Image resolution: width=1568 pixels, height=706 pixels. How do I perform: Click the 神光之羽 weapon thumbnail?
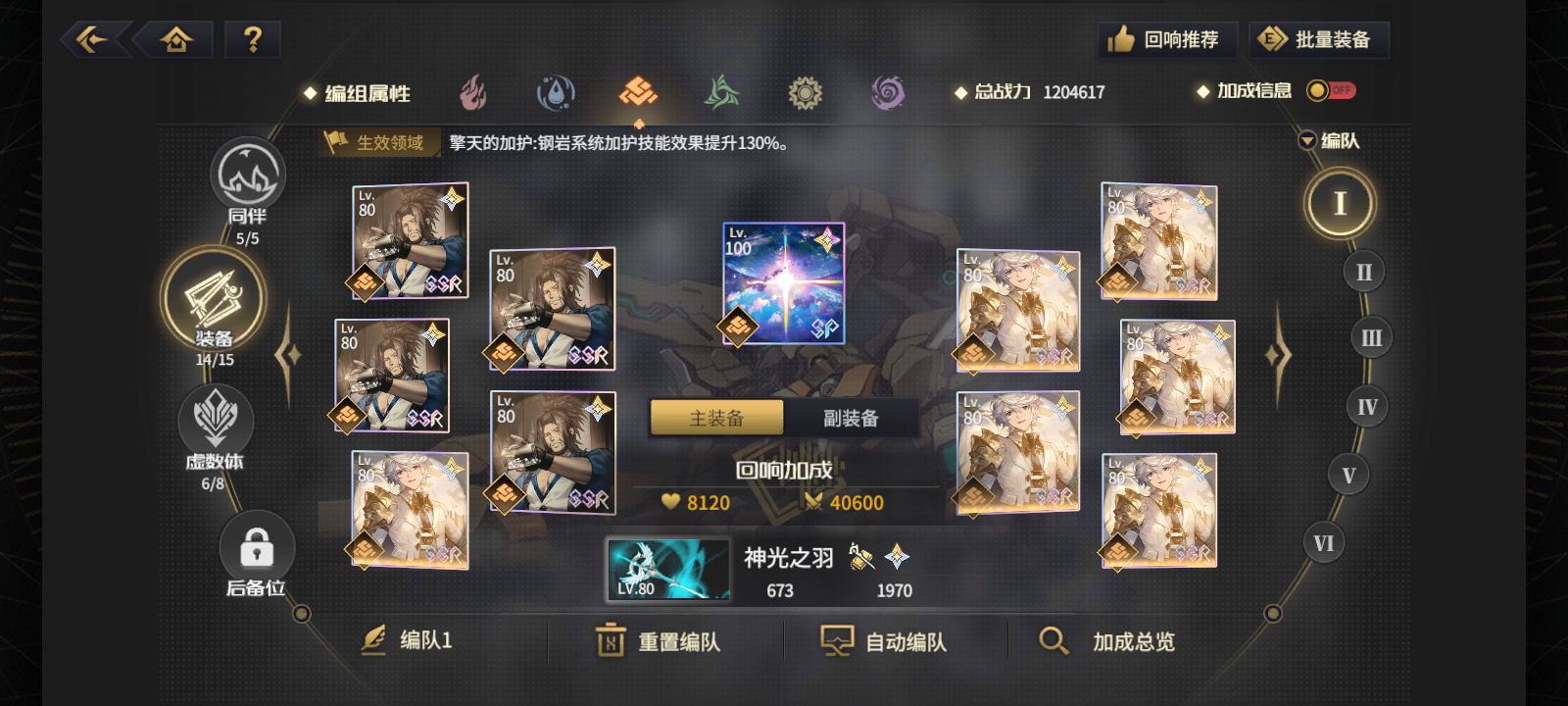coord(668,570)
